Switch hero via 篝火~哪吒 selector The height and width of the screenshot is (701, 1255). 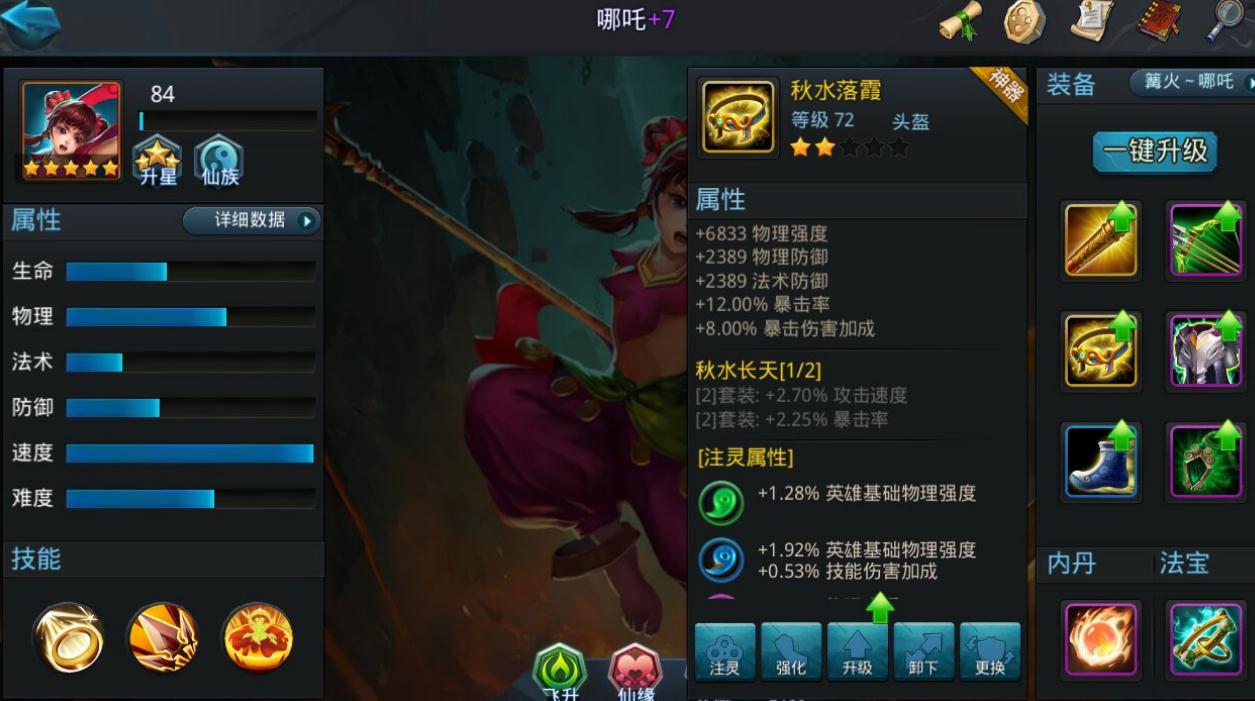[x=1190, y=82]
